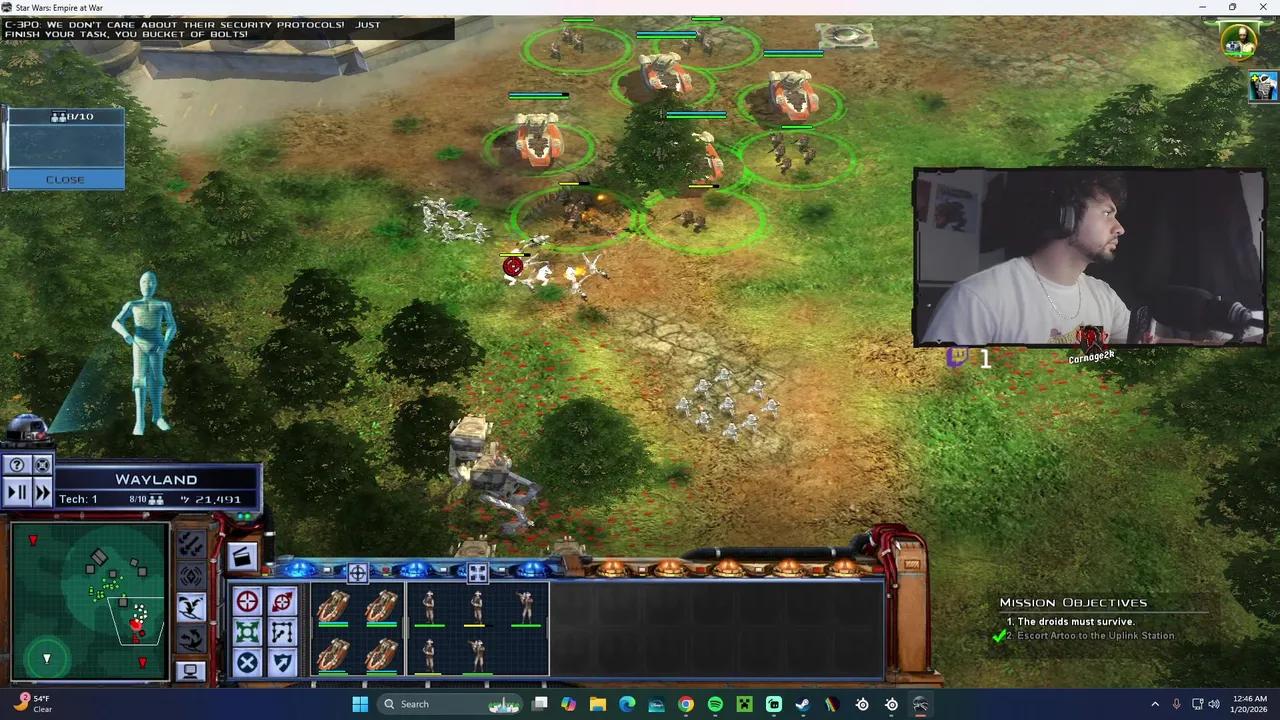Image resolution: width=1280 pixels, height=720 pixels.
Task: Click the upward triangle above the minimap
Action: point(33,540)
